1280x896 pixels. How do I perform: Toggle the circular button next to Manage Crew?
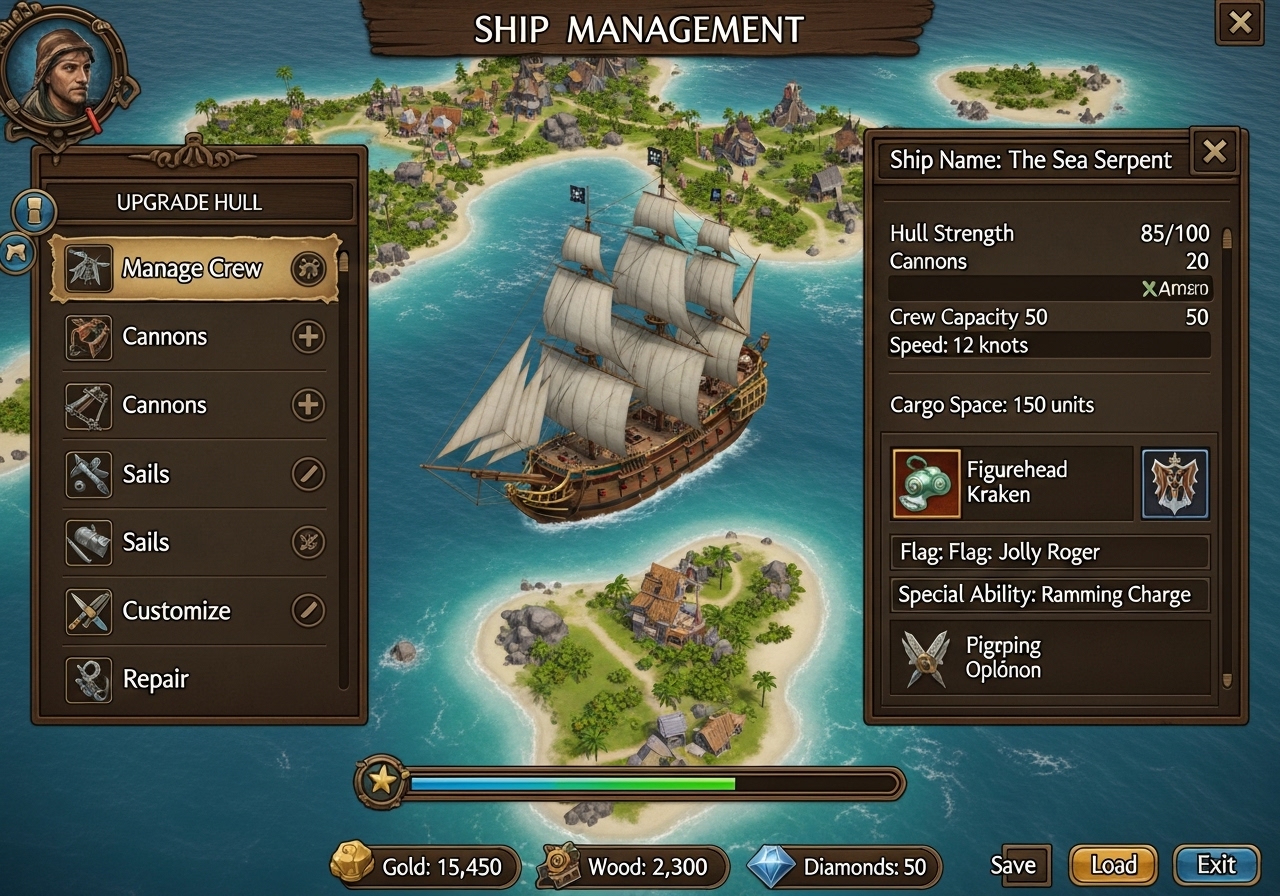[306, 267]
